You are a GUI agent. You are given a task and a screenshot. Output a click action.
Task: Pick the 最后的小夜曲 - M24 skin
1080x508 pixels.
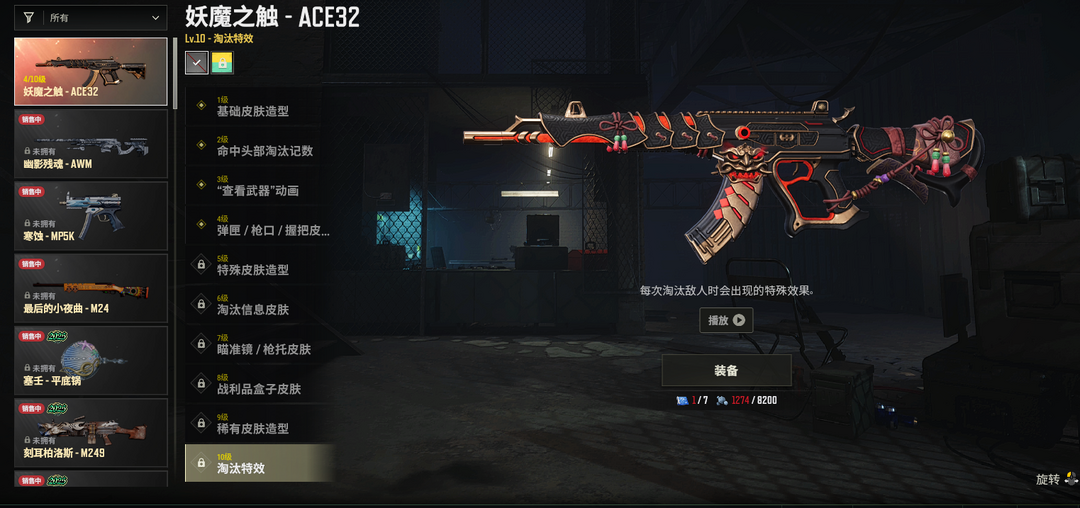point(91,289)
